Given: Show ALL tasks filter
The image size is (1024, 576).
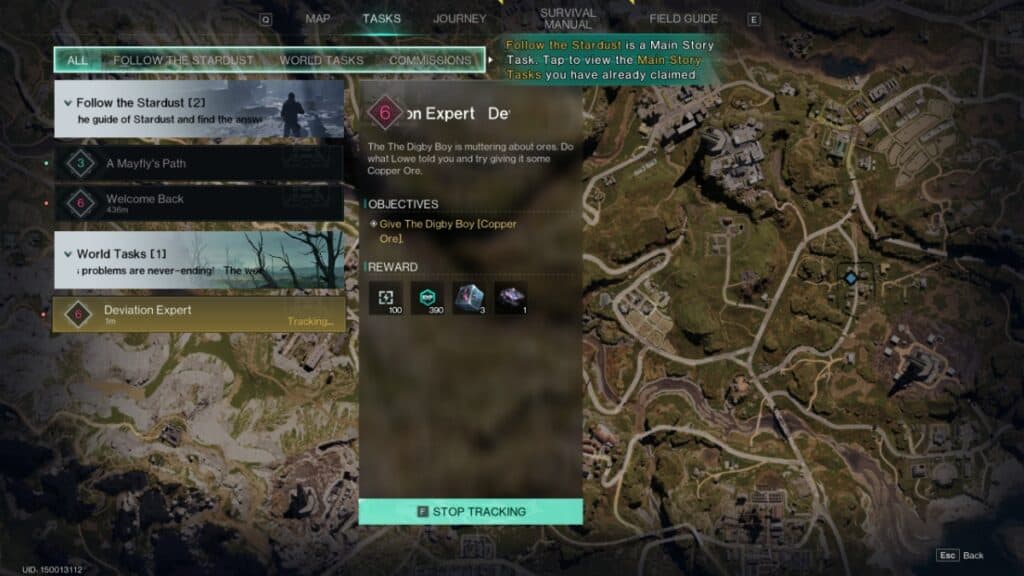Looking at the screenshot, I should [77, 60].
